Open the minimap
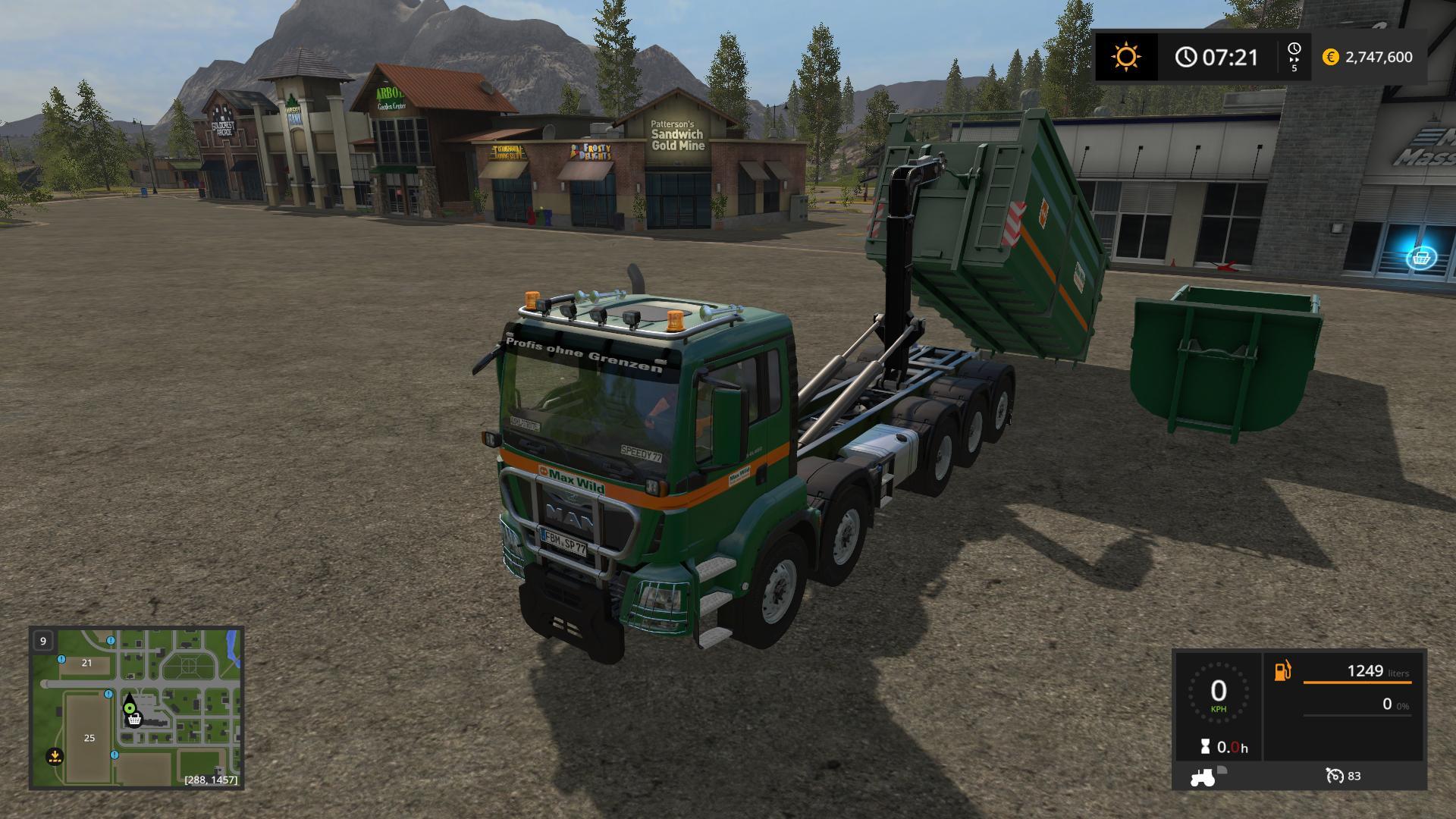Screen dimensions: 1456x819 136,708
